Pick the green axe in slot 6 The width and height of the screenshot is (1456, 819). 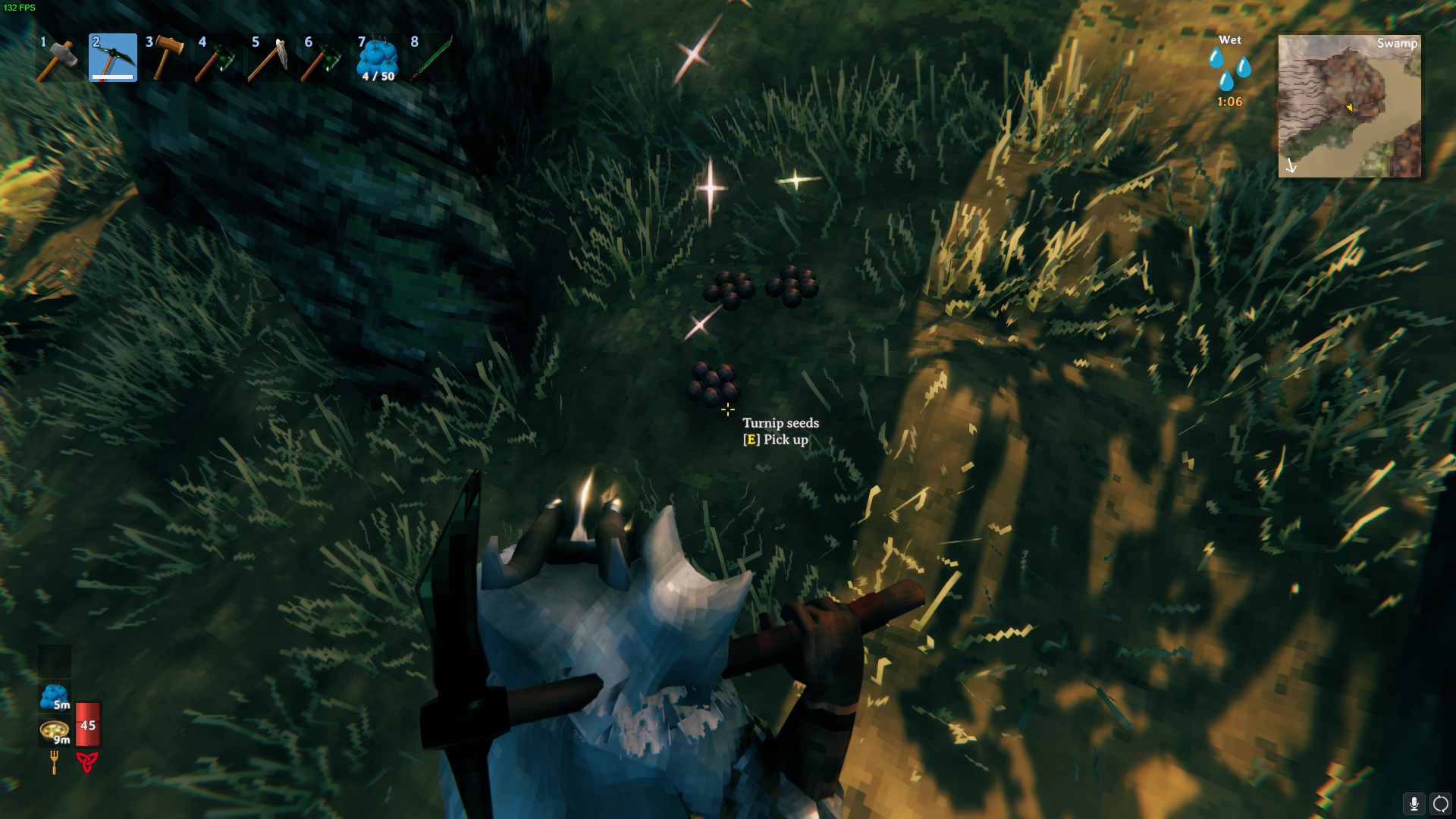point(325,58)
